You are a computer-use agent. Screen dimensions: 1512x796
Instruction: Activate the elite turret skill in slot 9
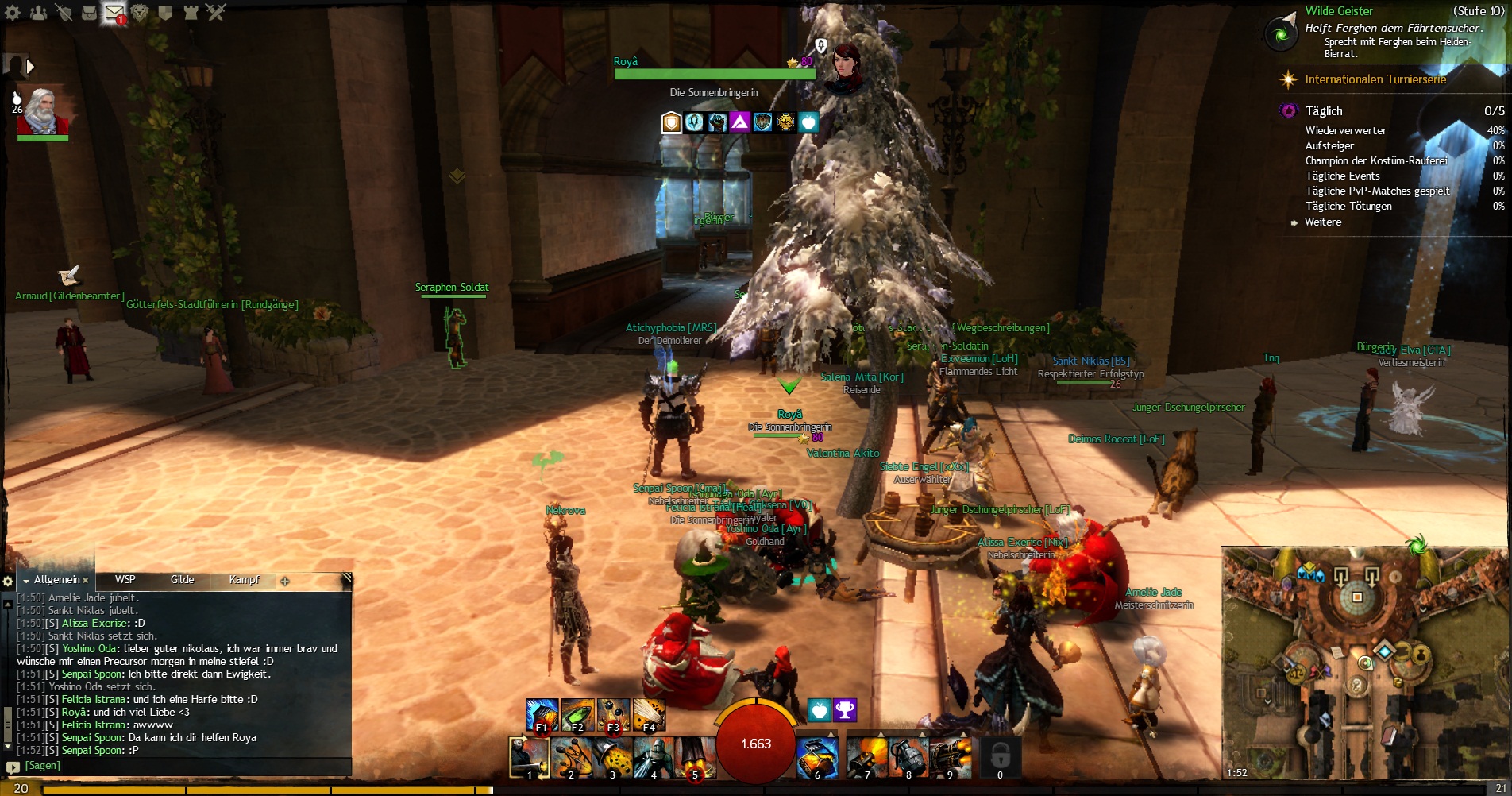950,757
